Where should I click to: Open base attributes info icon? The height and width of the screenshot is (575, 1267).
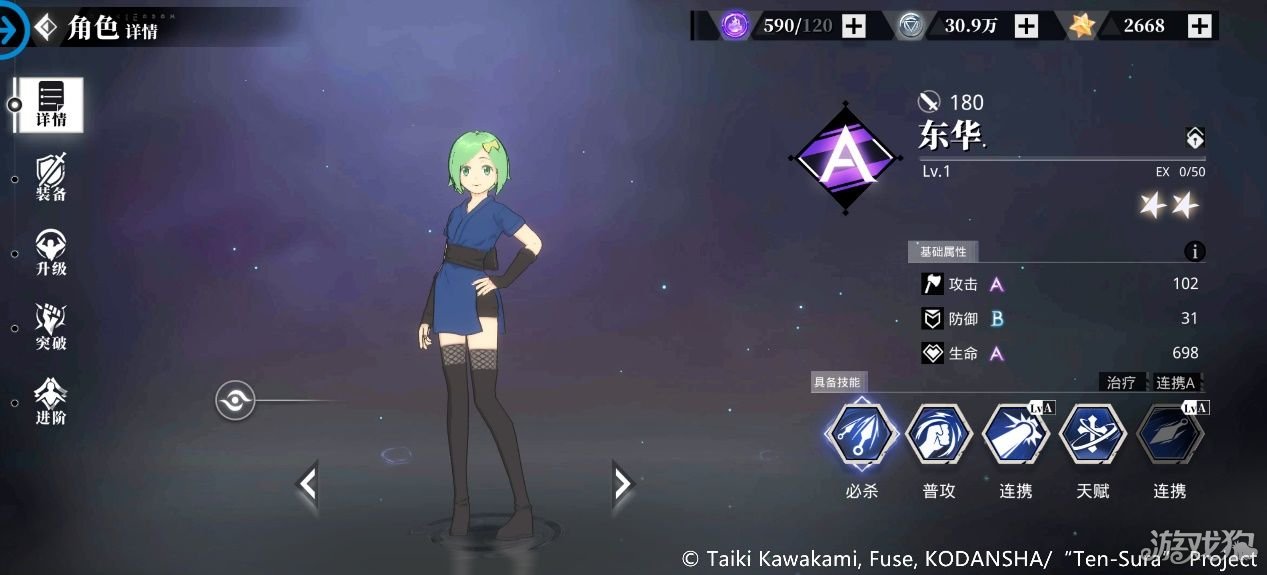(1194, 252)
